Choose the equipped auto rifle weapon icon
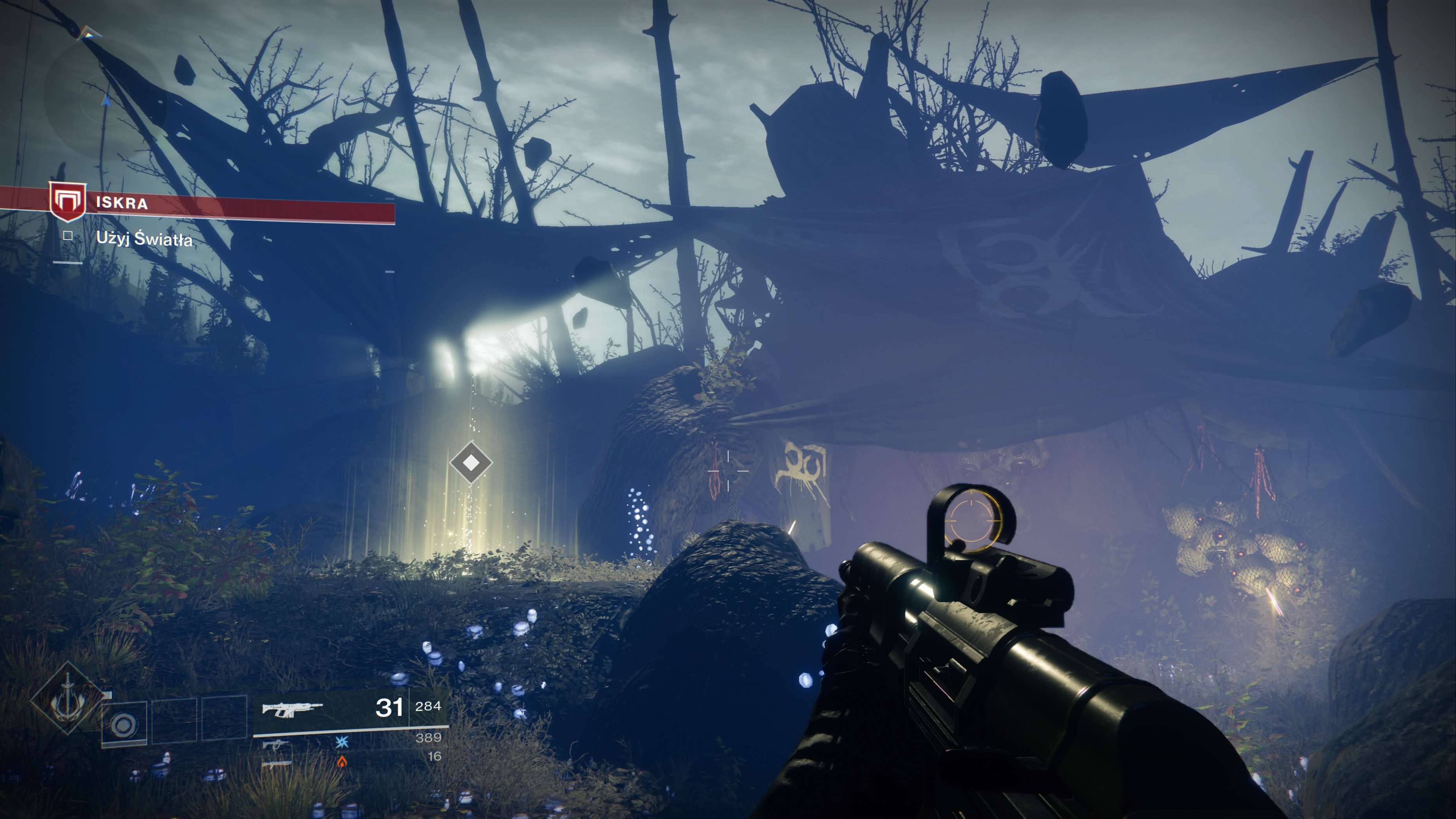Viewport: 1456px width, 819px height. [292, 709]
